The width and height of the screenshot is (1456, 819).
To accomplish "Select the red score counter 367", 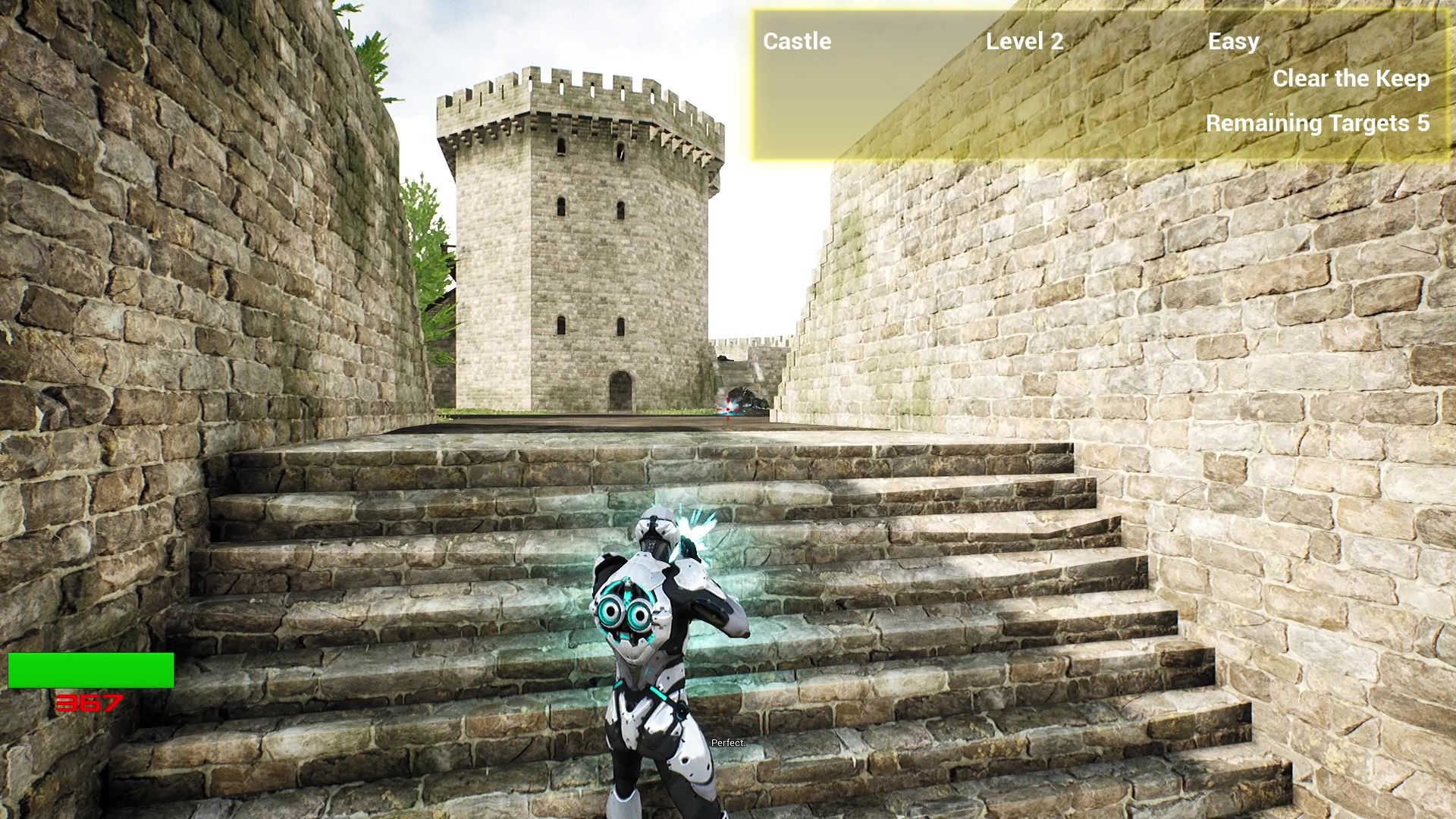I will click(x=87, y=701).
